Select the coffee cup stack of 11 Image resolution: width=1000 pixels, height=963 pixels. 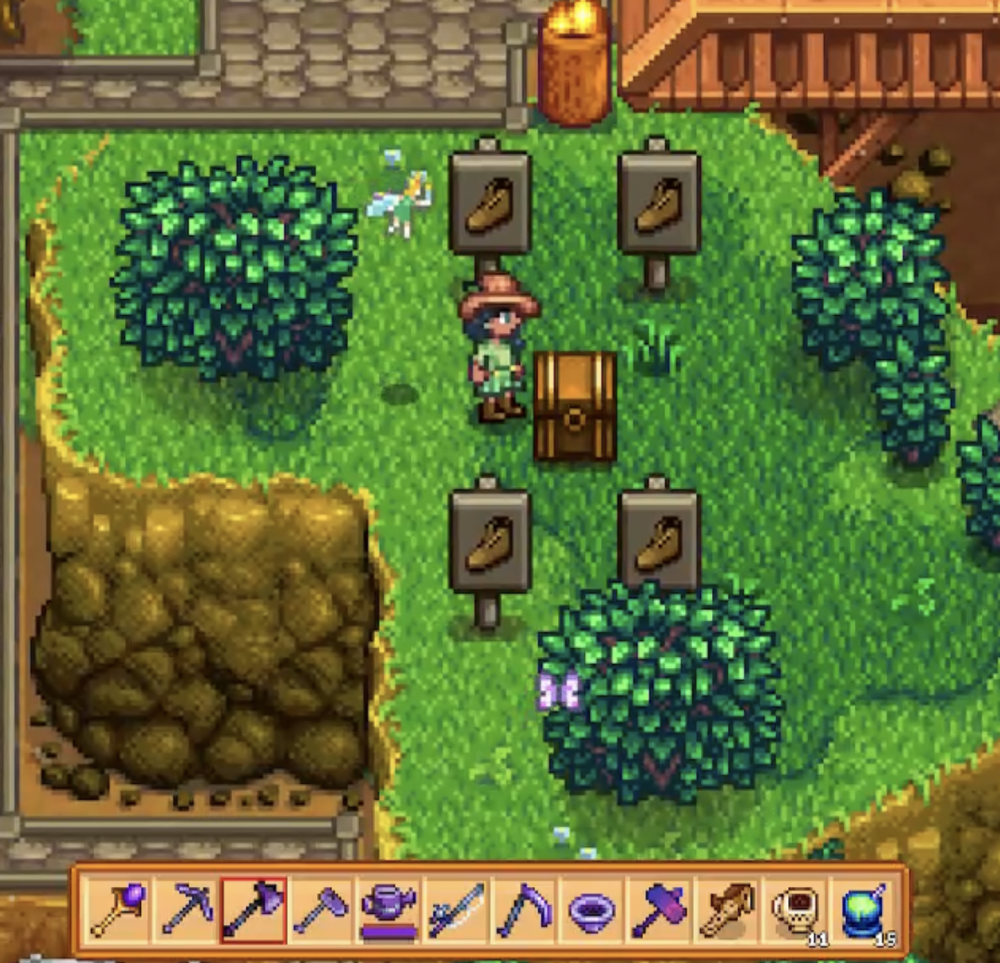point(796,910)
